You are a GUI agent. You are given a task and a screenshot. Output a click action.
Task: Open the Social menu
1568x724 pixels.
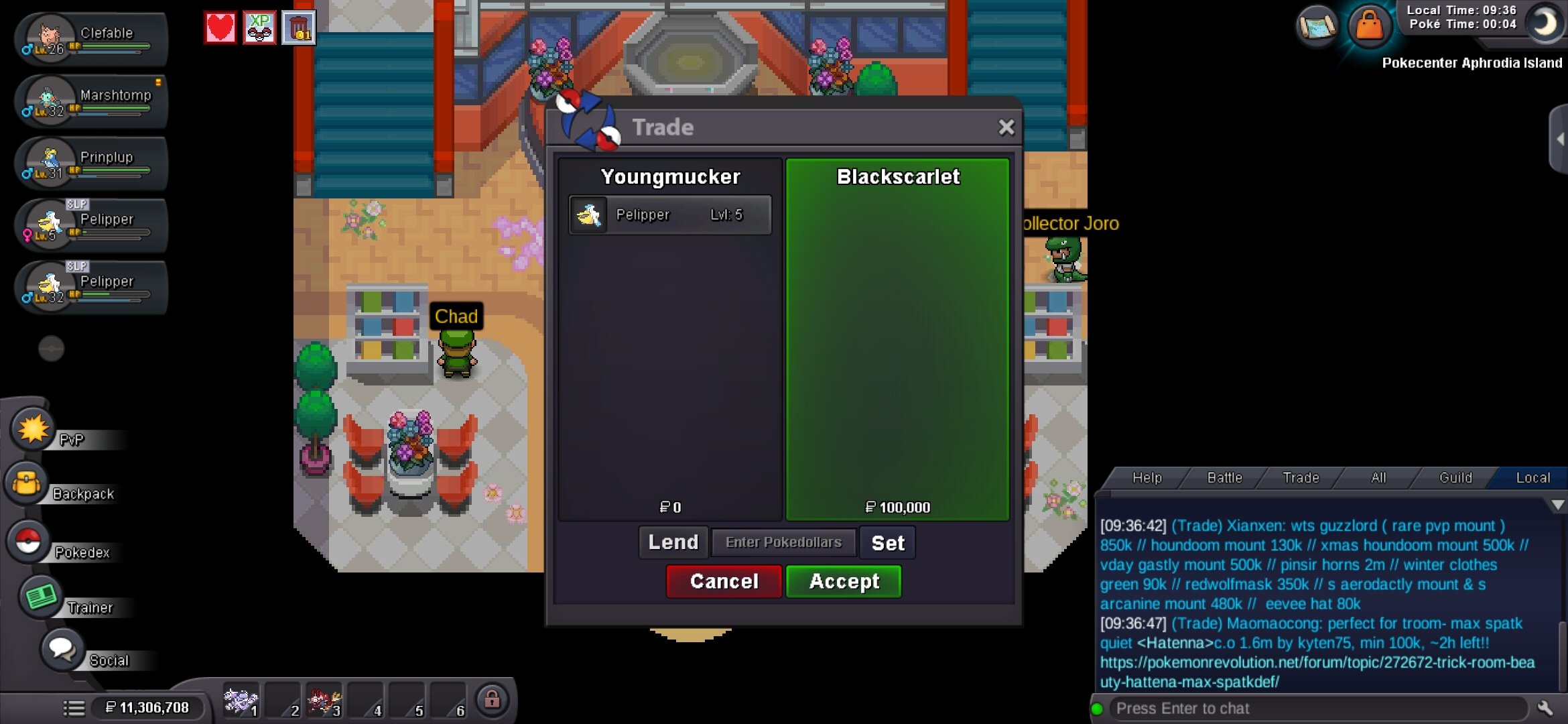coord(62,649)
